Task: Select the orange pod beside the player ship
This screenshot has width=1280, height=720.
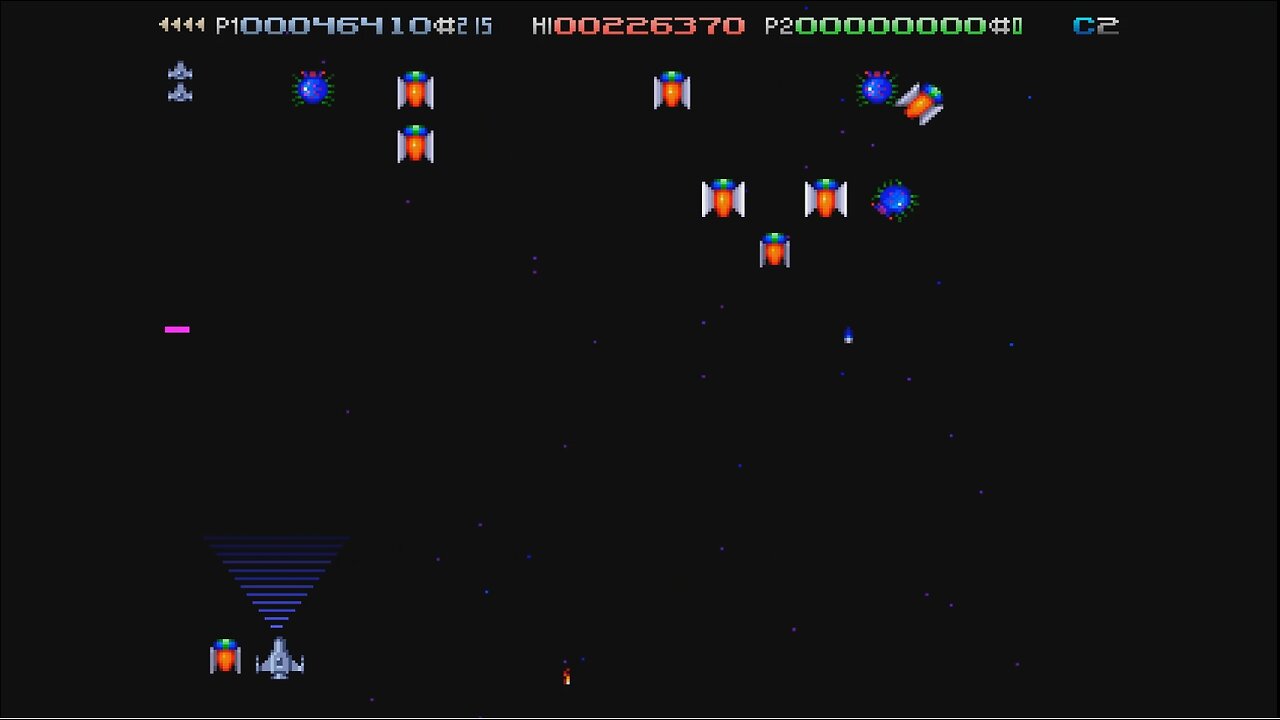Action: pyautogui.click(x=224, y=657)
